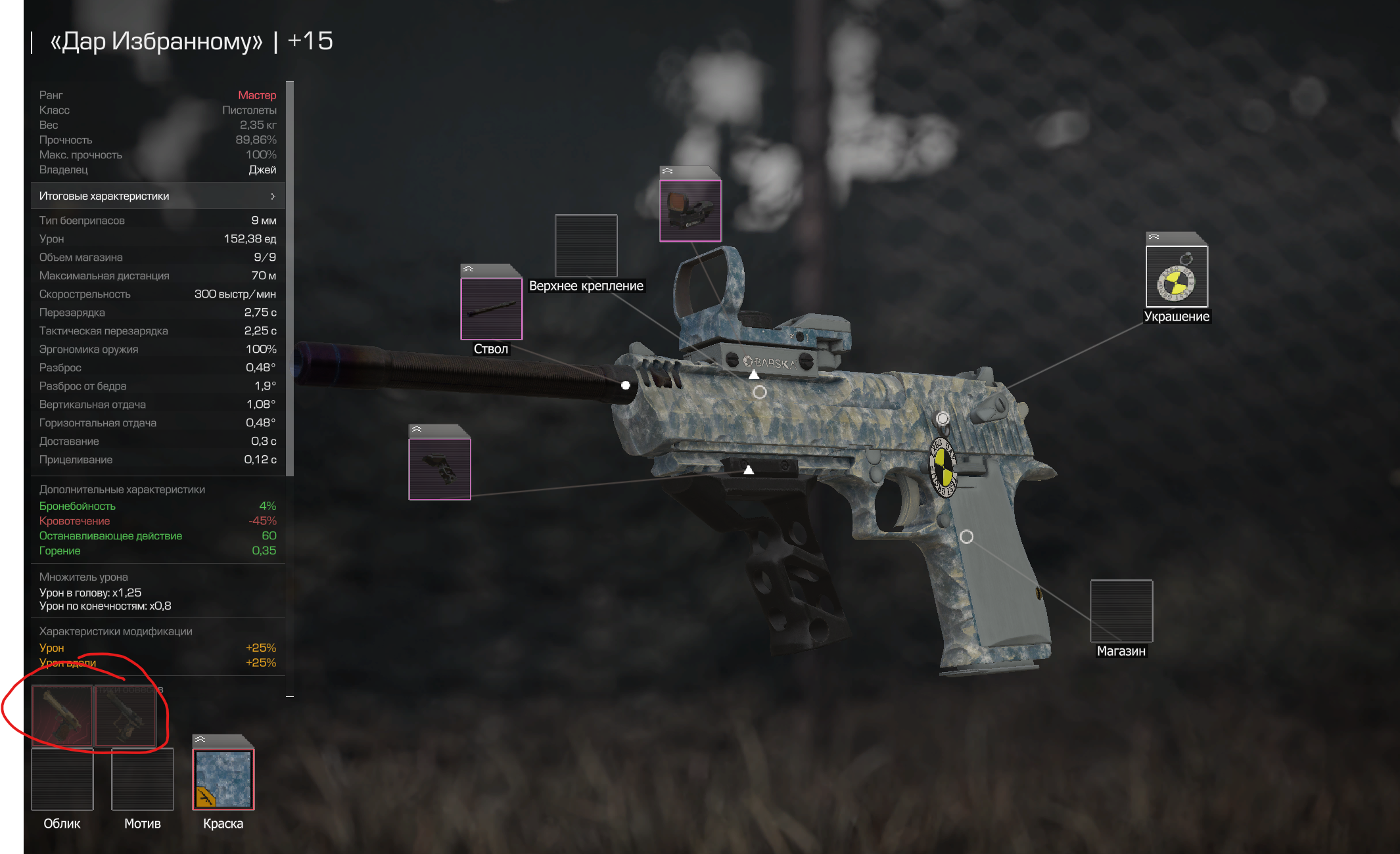Expand the Итоговые характеристики section
This screenshot has height=854, width=1400.
pyautogui.click(x=158, y=196)
